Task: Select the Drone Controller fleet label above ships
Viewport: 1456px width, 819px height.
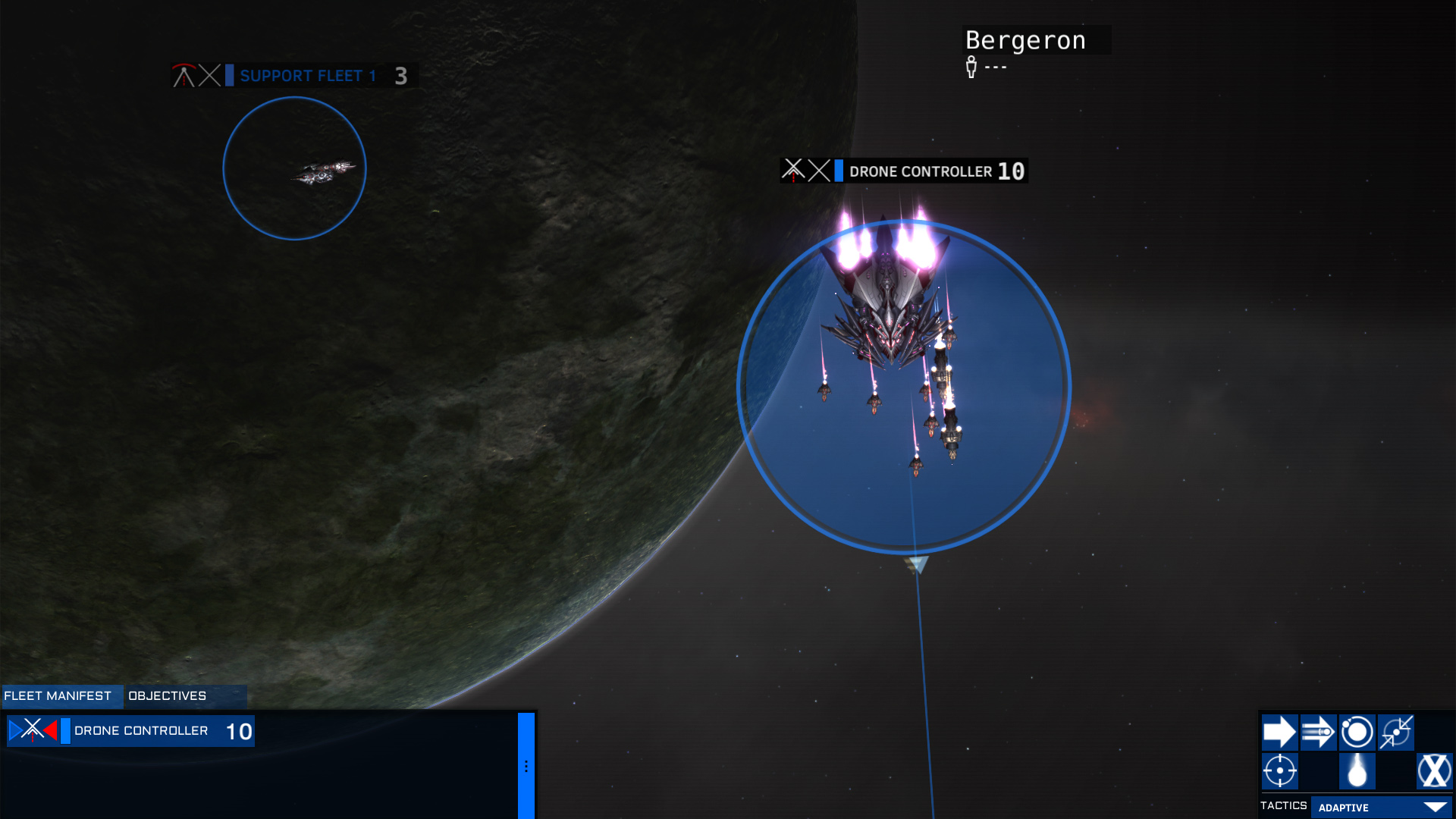Action: (x=920, y=171)
